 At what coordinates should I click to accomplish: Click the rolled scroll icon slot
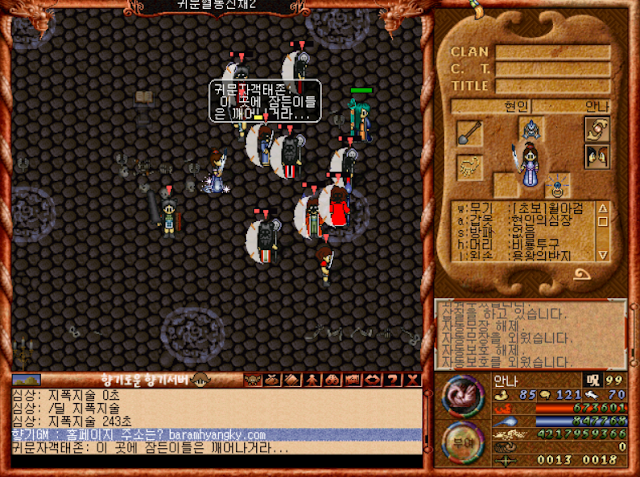(x=597, y=129)
